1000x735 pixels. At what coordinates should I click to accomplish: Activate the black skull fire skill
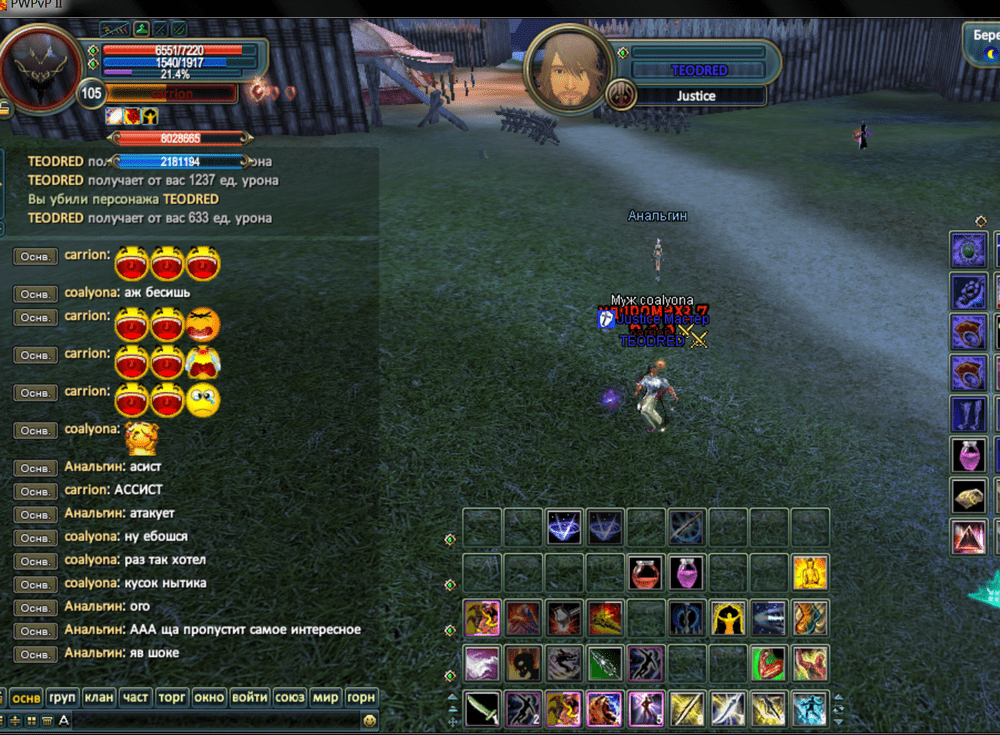pyautogui.click(x=523, y=663)
